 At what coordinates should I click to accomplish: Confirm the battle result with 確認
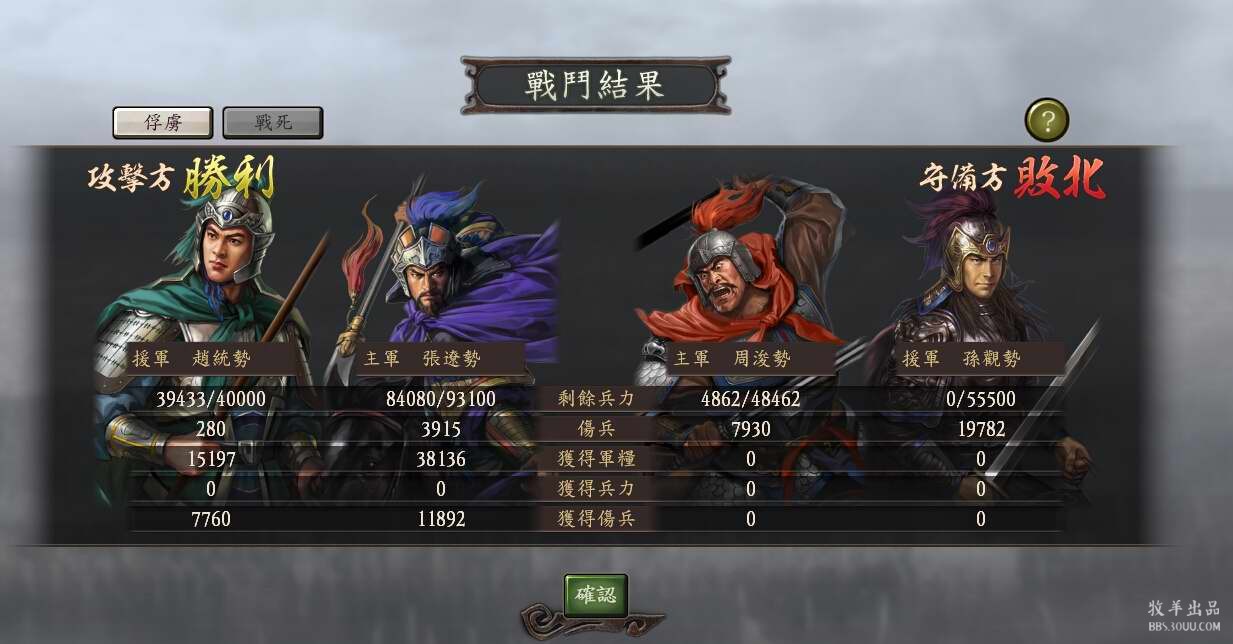(596, 595)
